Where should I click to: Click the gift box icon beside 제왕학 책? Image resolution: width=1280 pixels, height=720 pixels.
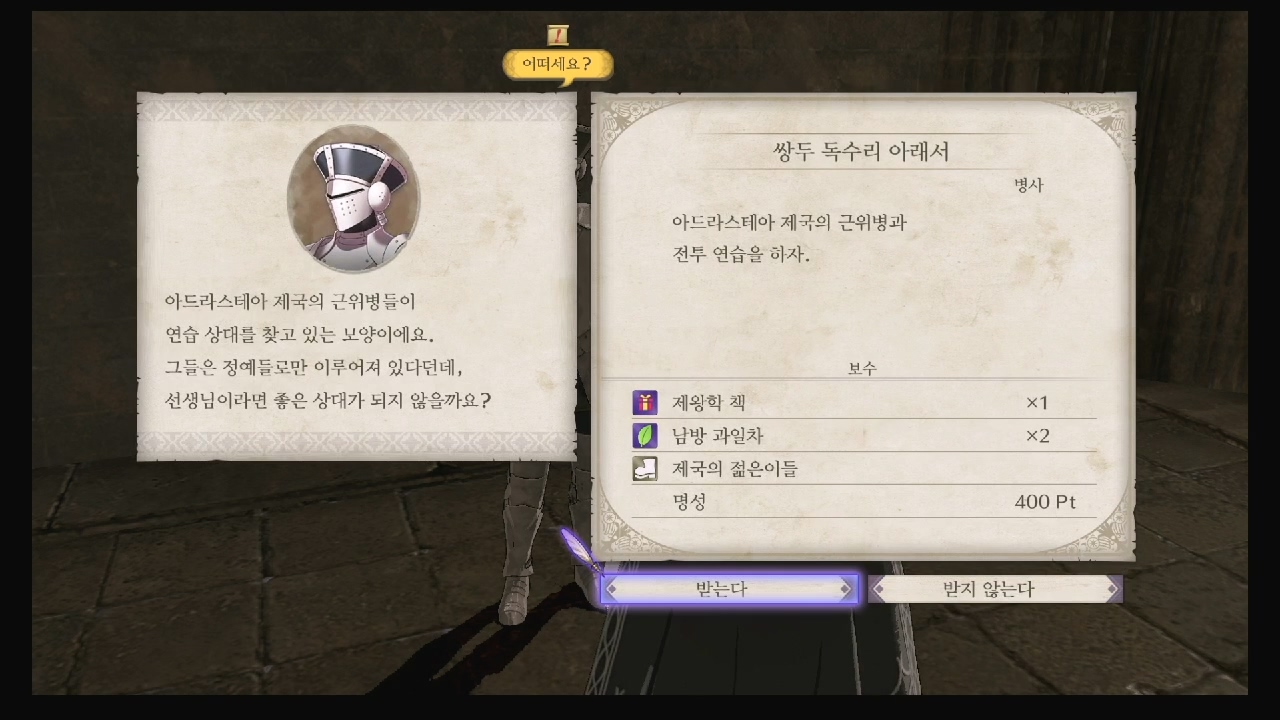pos(644,403)
